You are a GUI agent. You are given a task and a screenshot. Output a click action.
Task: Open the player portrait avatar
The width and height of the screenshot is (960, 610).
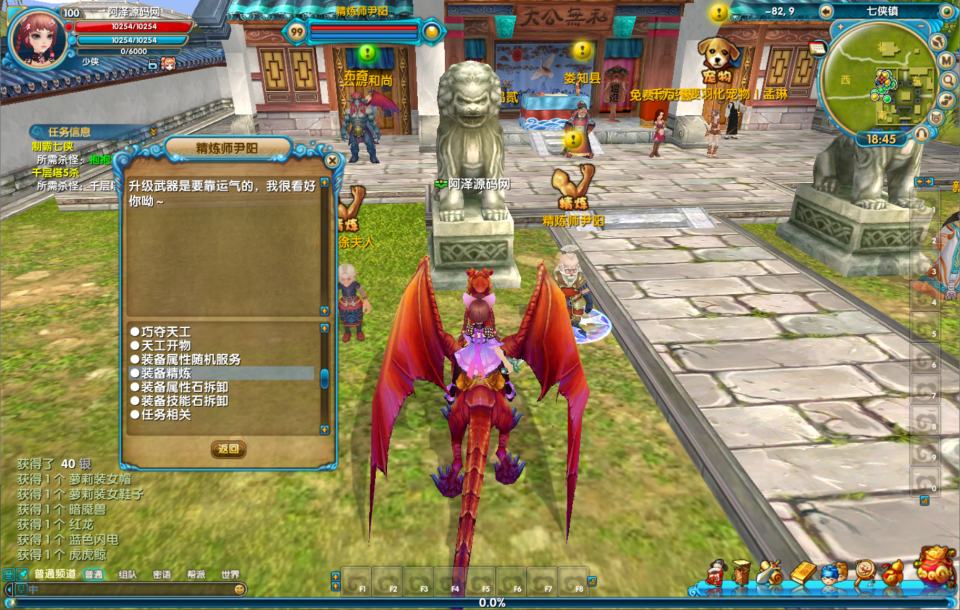pyautogui.click(x=40, y=37)
